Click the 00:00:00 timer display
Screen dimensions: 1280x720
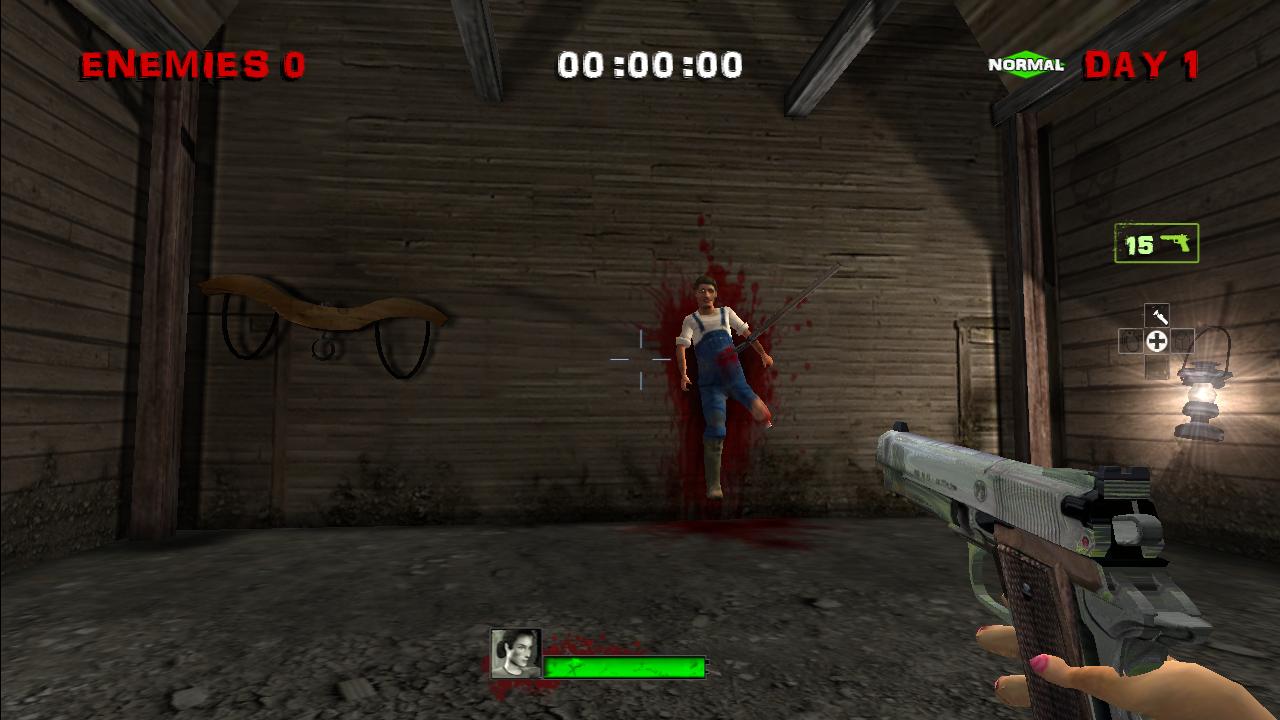651,62
